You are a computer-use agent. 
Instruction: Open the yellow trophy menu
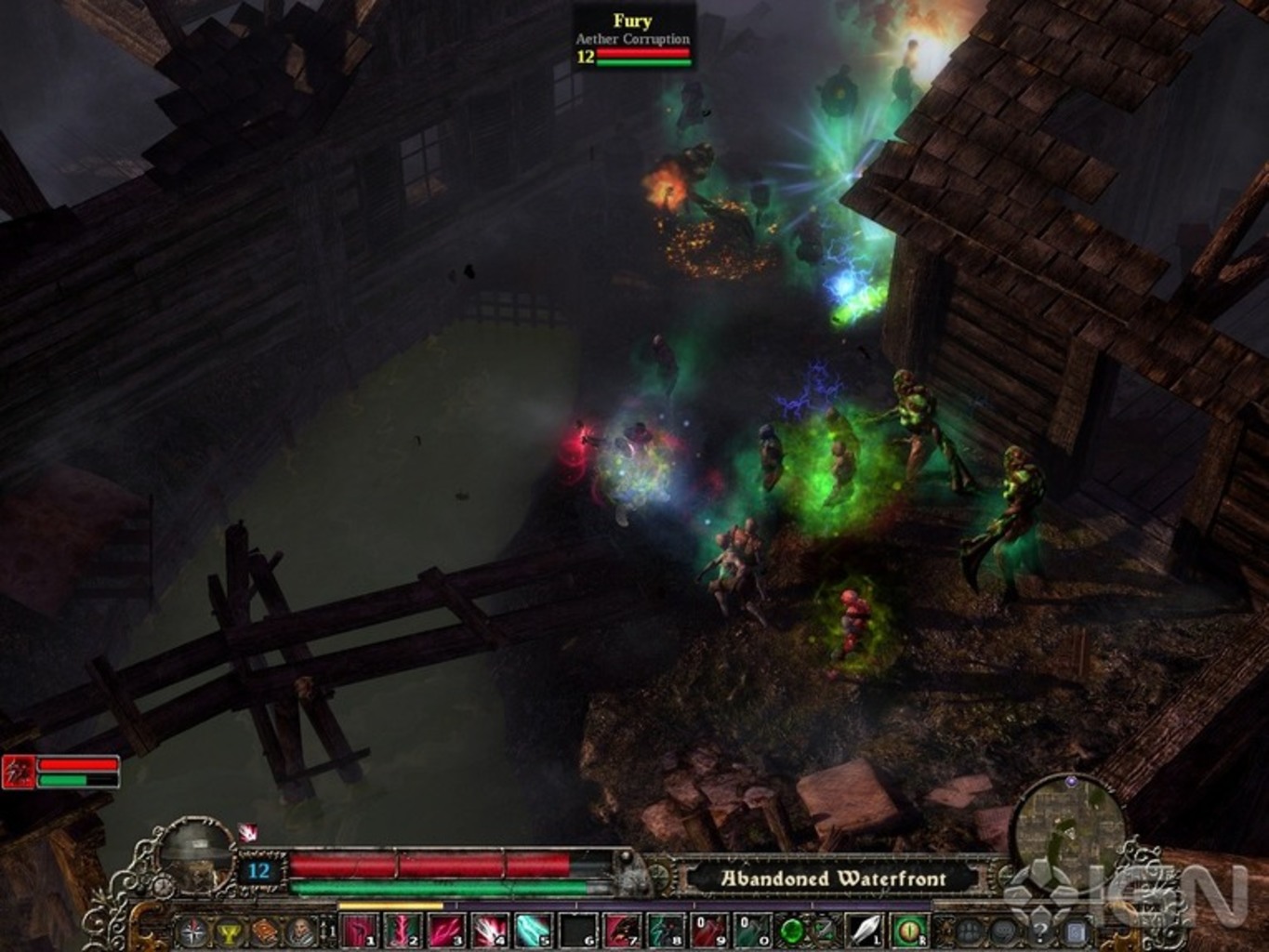pyautogui.click(x=229, y=931)
